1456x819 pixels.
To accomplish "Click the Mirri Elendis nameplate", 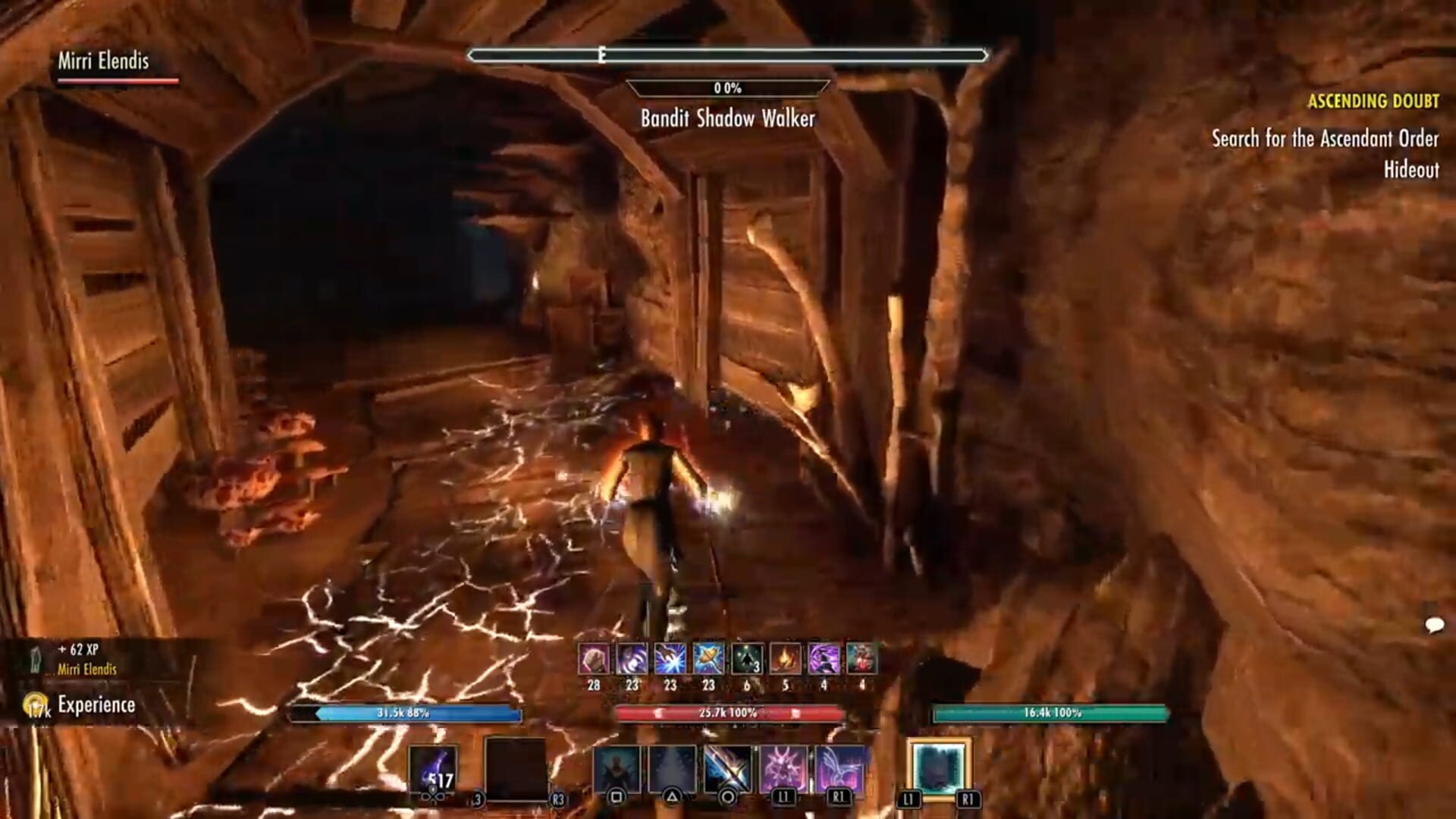I will [x=102, y=64].
